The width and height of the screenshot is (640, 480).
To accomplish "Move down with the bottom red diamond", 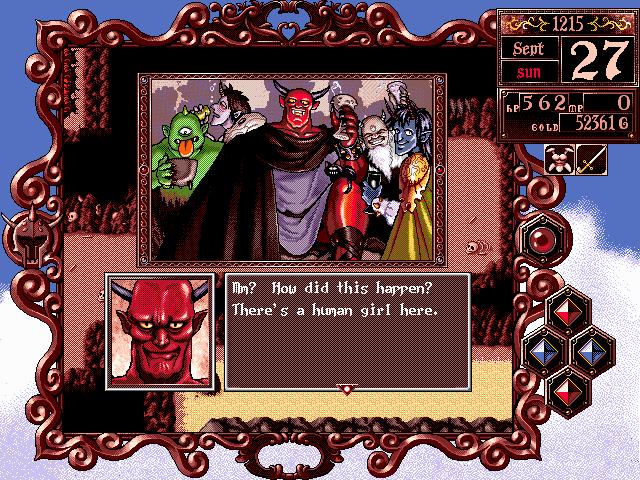I will 566,386.
